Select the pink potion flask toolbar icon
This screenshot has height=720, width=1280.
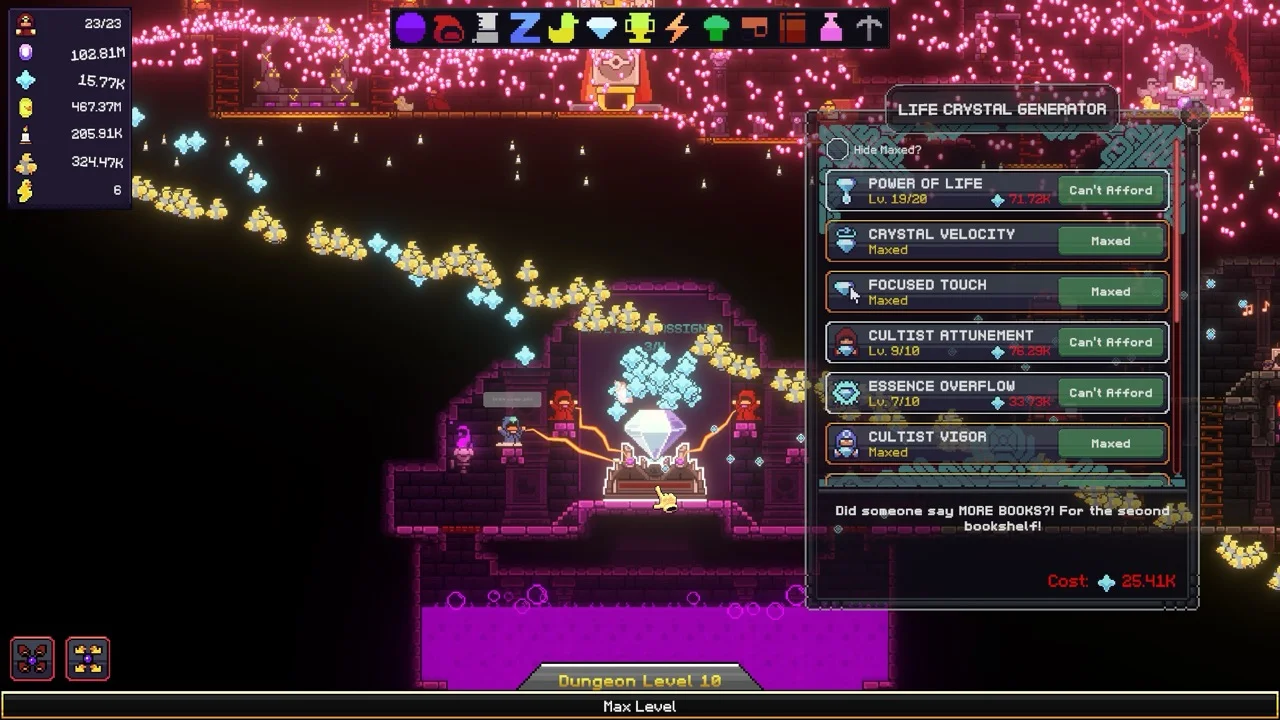[831, 28]
